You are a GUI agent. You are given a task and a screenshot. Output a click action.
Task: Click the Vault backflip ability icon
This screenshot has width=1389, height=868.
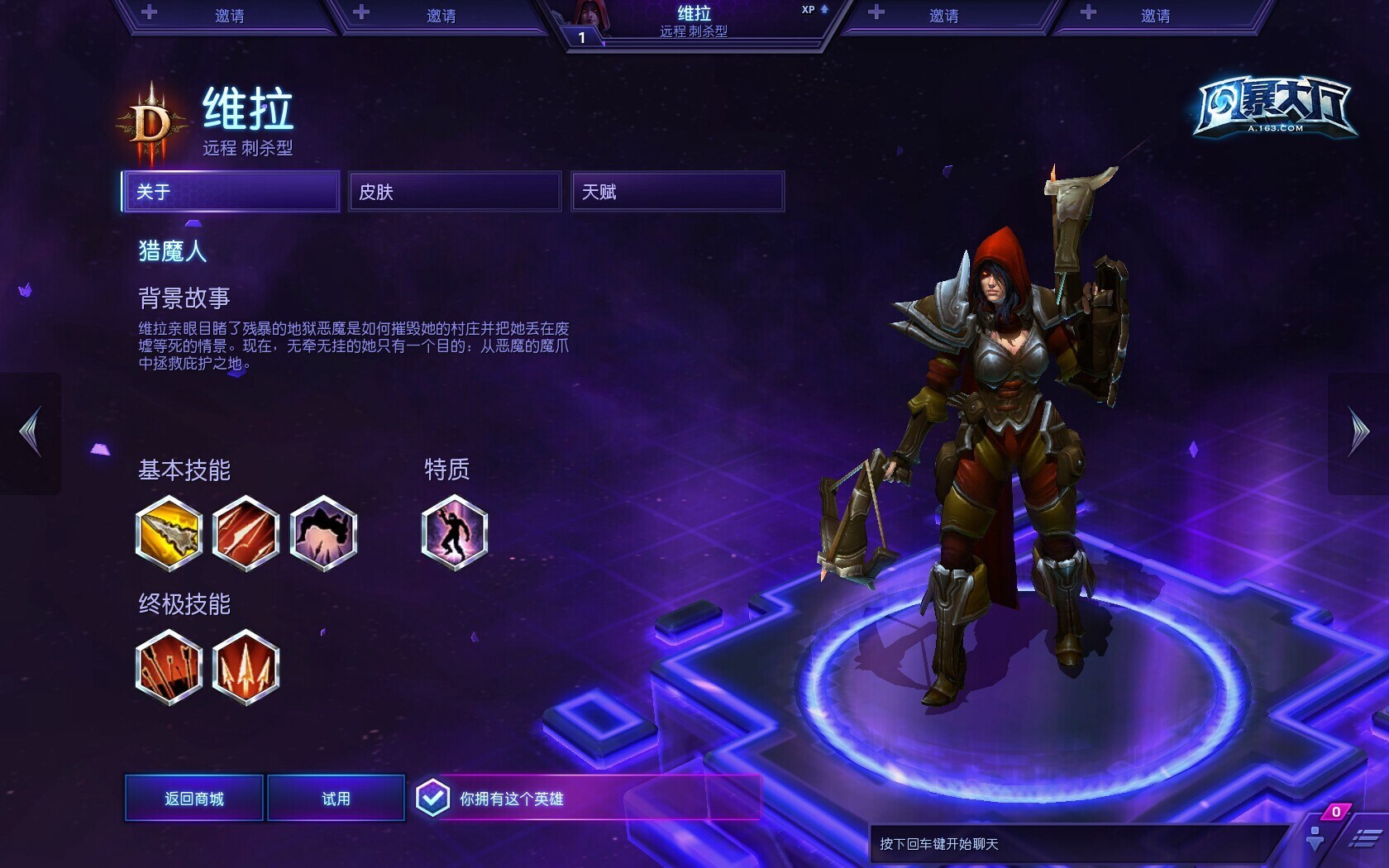323,533
